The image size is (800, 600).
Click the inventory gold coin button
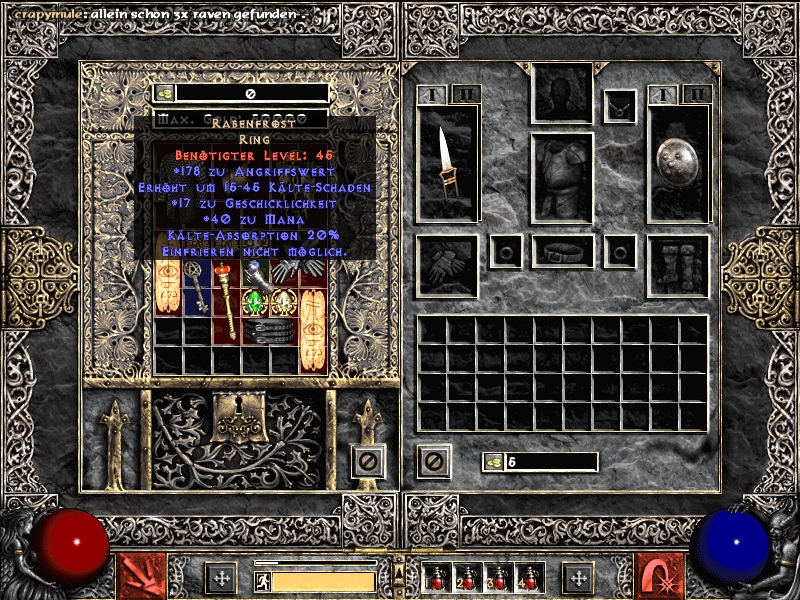pyautogui.click(x=493, y=462)
